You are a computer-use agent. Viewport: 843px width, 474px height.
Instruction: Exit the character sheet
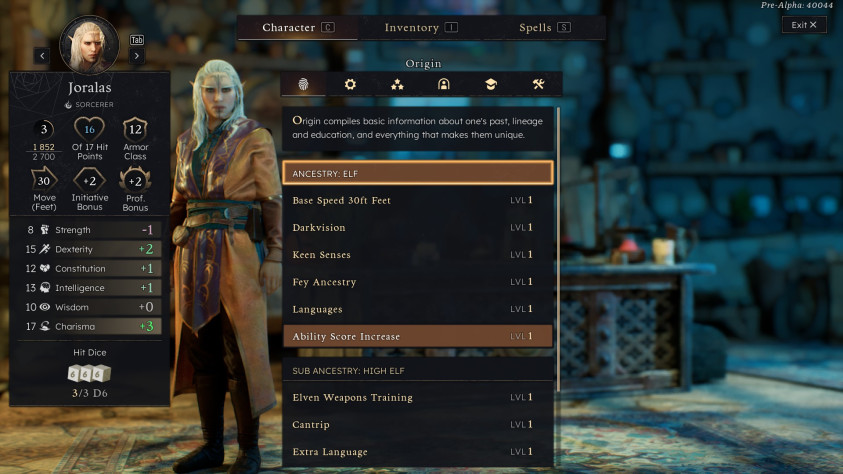(x=804, y=25)
